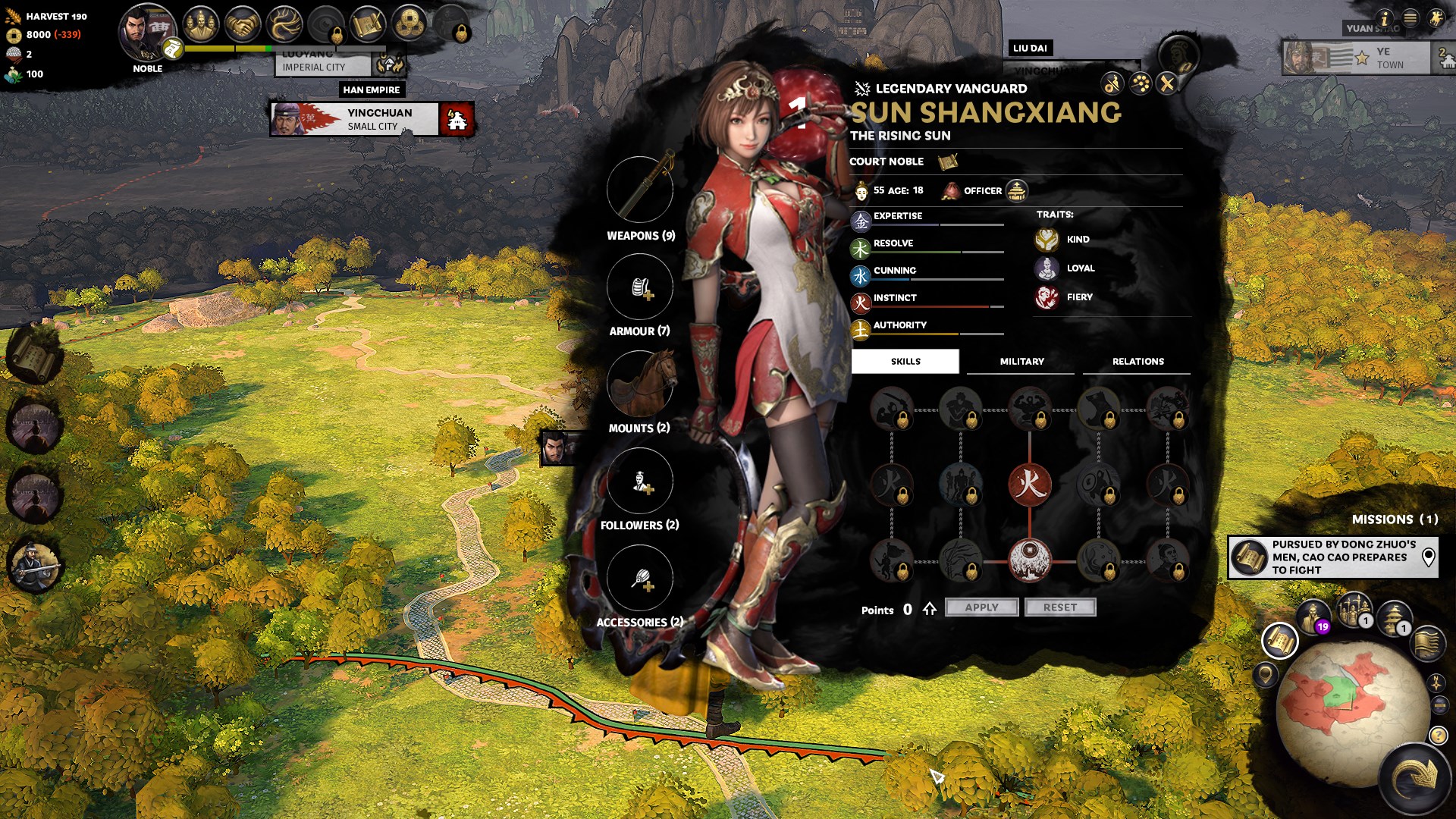
Task: Open the diplomacy handshake icon
Action: point(243,26)
